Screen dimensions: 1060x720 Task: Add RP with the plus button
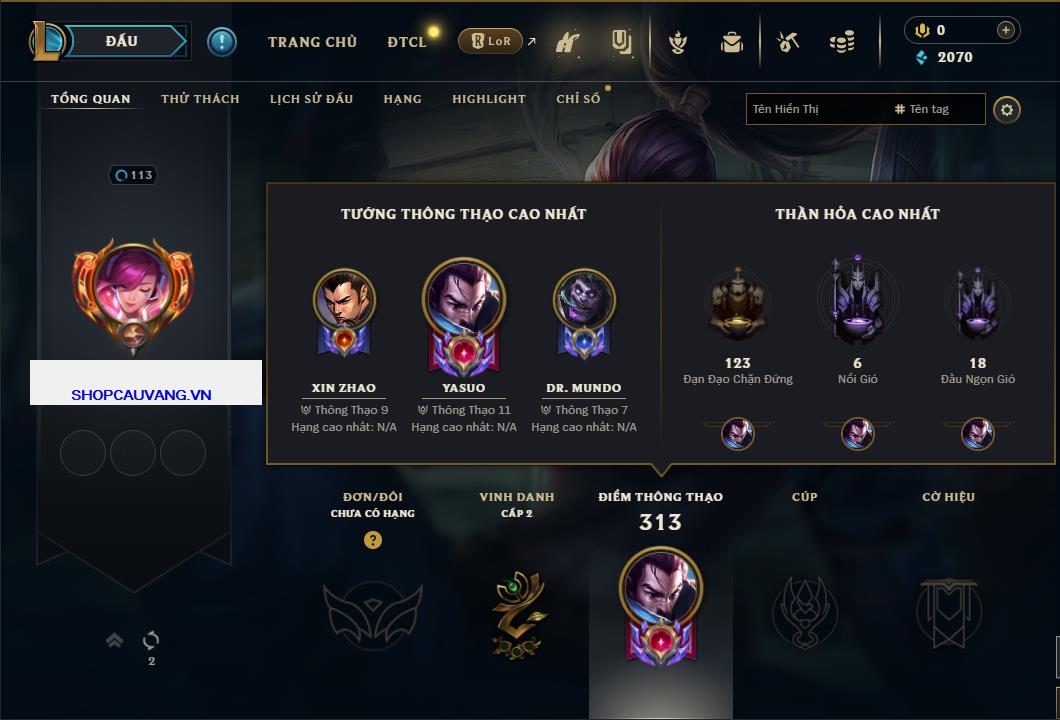tap(1005, 30)
